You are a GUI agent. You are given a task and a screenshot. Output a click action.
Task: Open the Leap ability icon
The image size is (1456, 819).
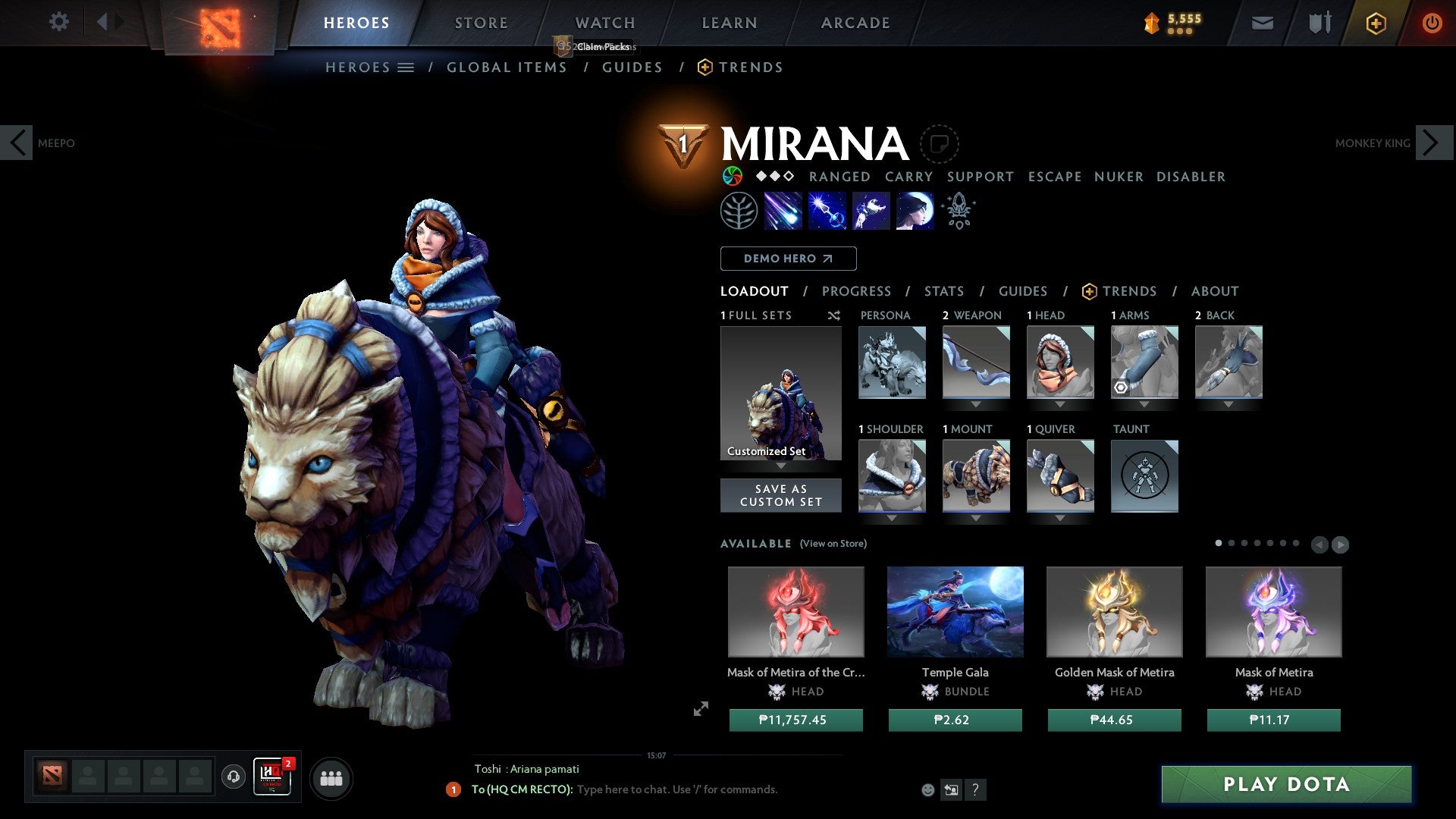point(871,211)
